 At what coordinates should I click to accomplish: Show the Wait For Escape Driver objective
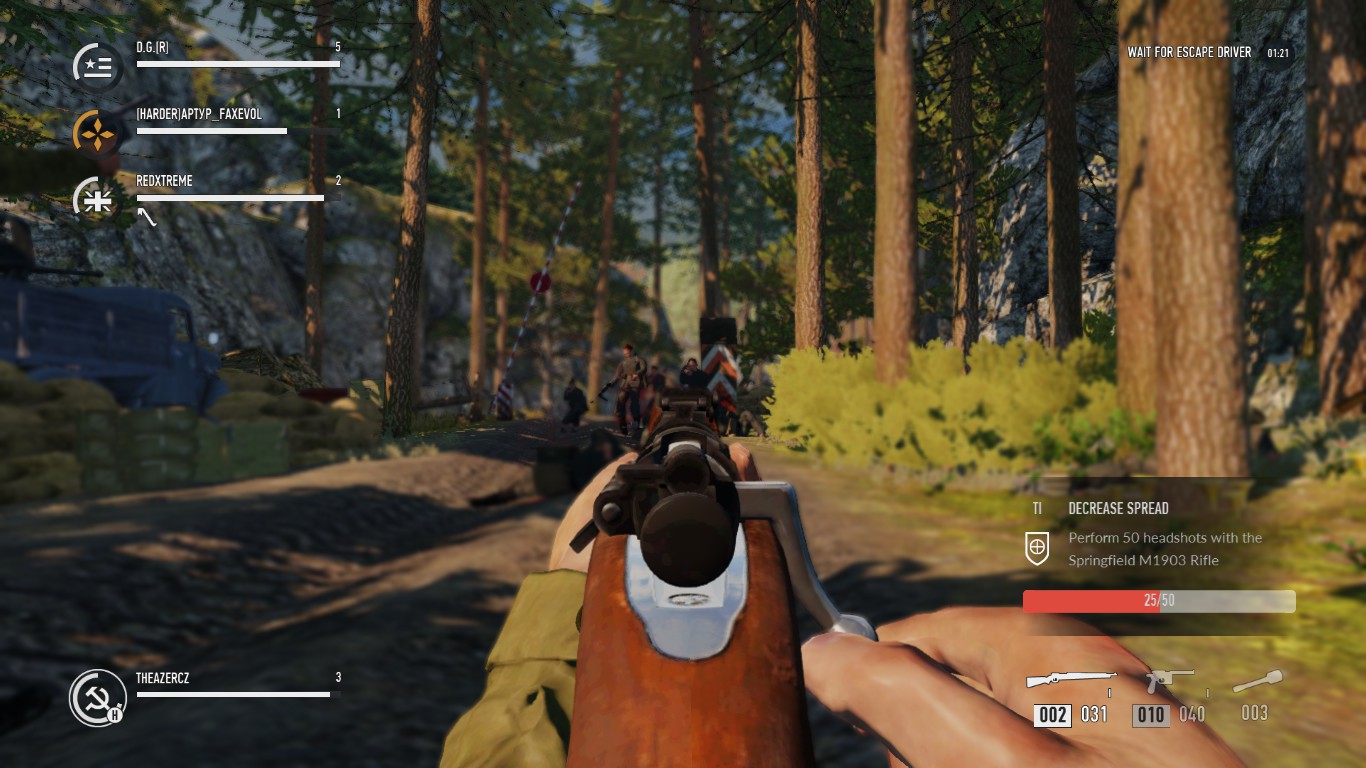[x=1189, y=52]
